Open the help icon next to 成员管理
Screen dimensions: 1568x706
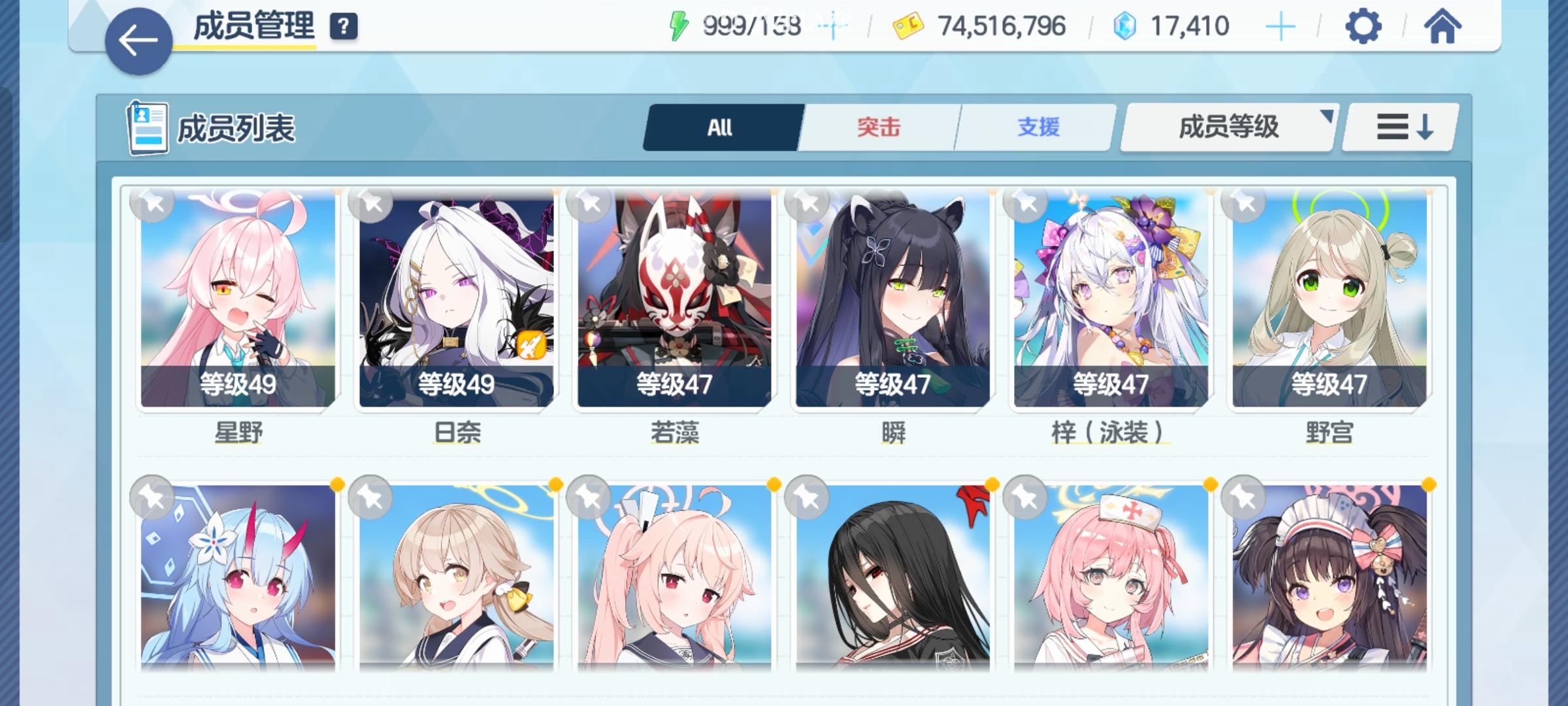pyautogui.click(x=345, y=27)
